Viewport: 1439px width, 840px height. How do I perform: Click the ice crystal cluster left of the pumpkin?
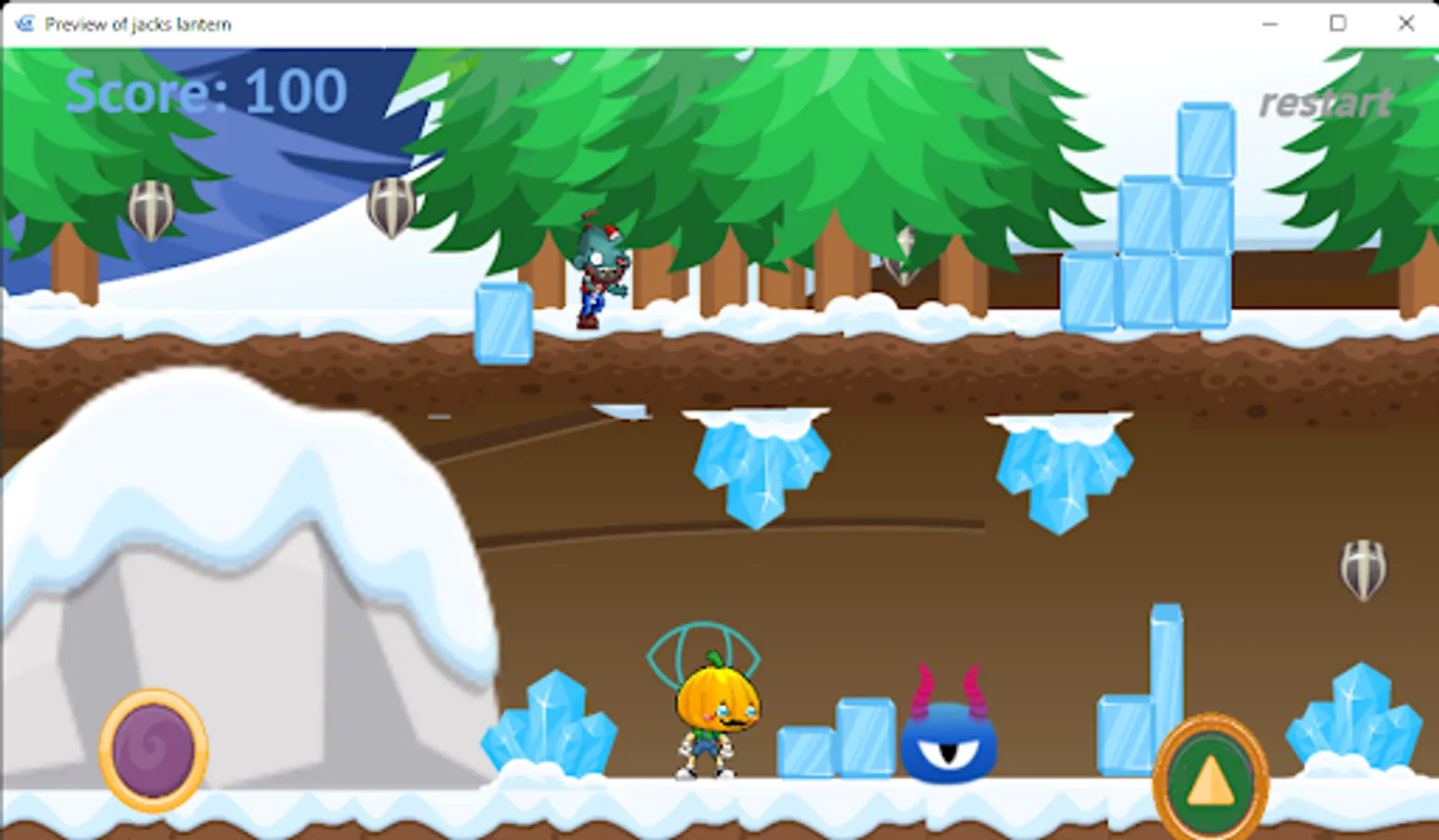[x=551, y=737]
